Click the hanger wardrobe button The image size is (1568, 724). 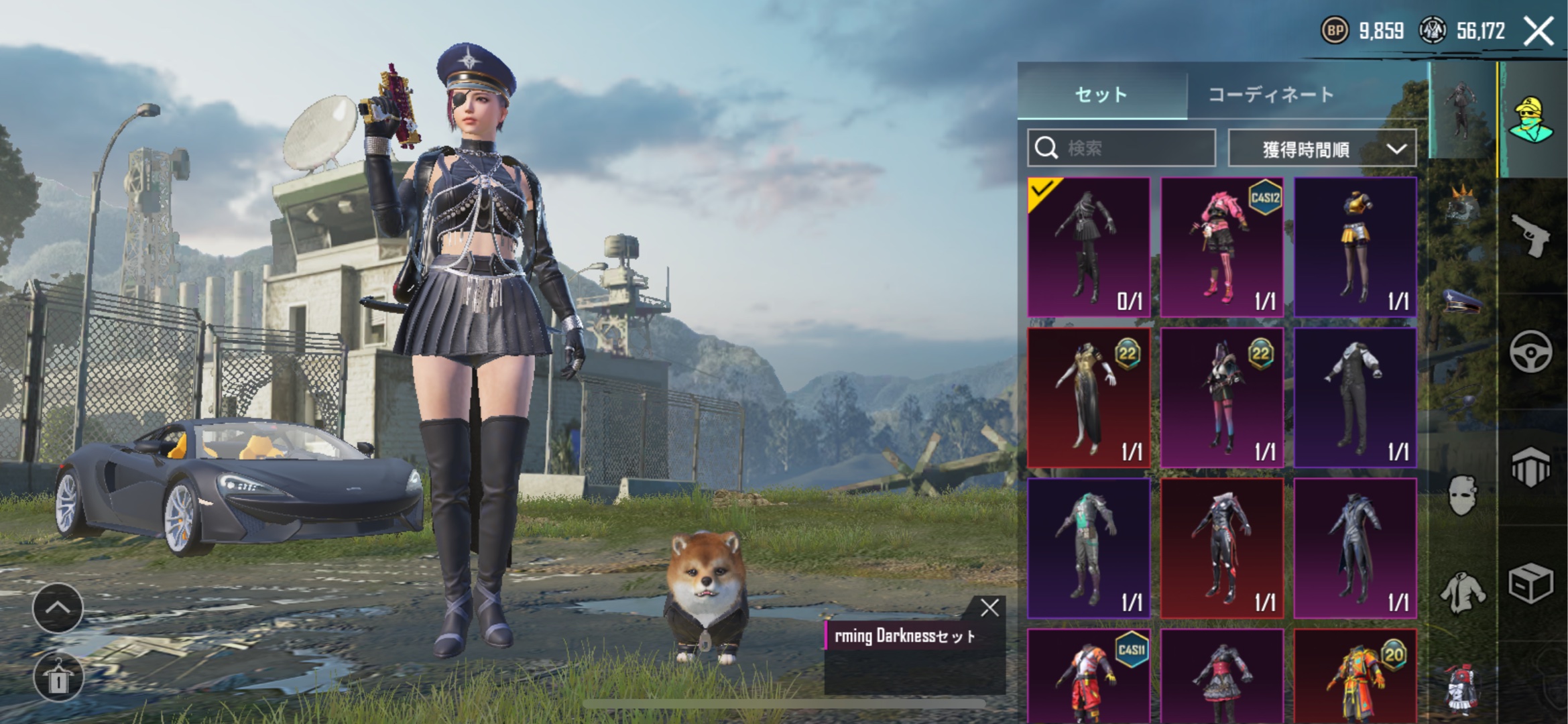[x=58, y=678]
